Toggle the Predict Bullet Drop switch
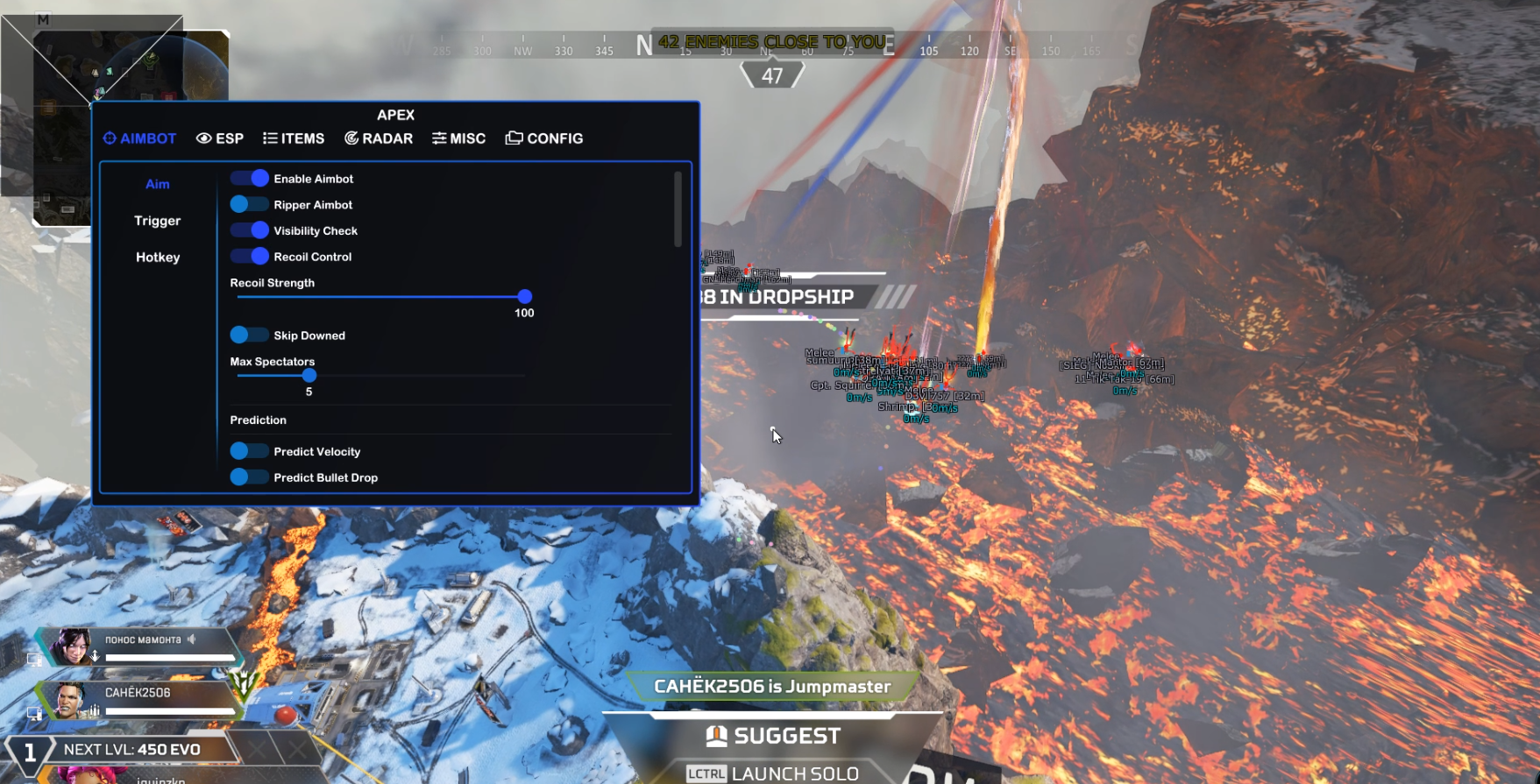 [x=249, y=477]
